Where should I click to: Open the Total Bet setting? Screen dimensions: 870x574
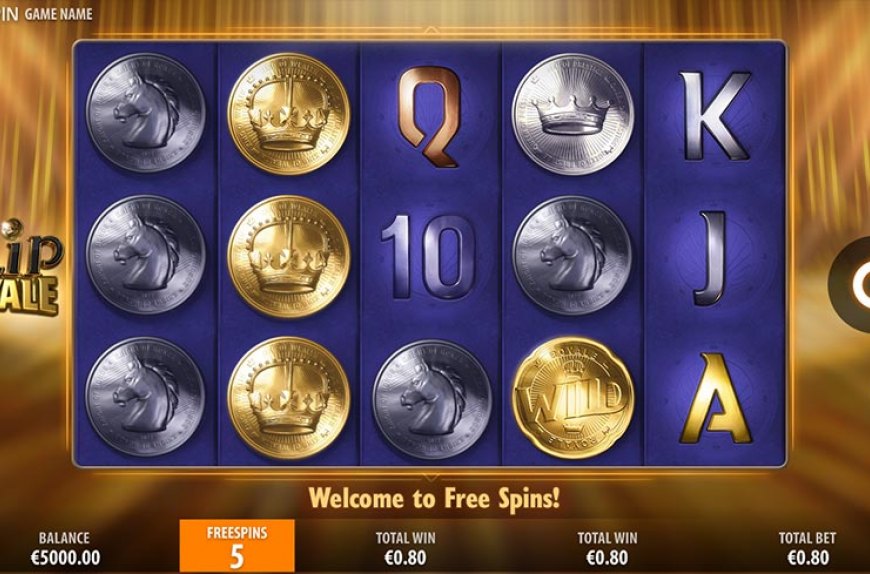click(x=807, y=547)
